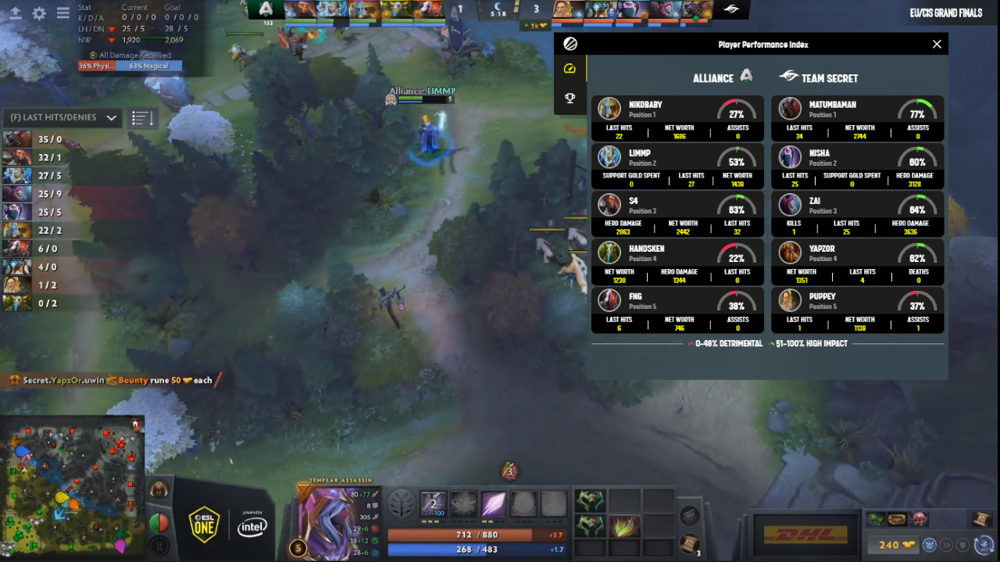
Task: Click the upload arrow icon in the top-left
Action: click(x=15, y=14)
